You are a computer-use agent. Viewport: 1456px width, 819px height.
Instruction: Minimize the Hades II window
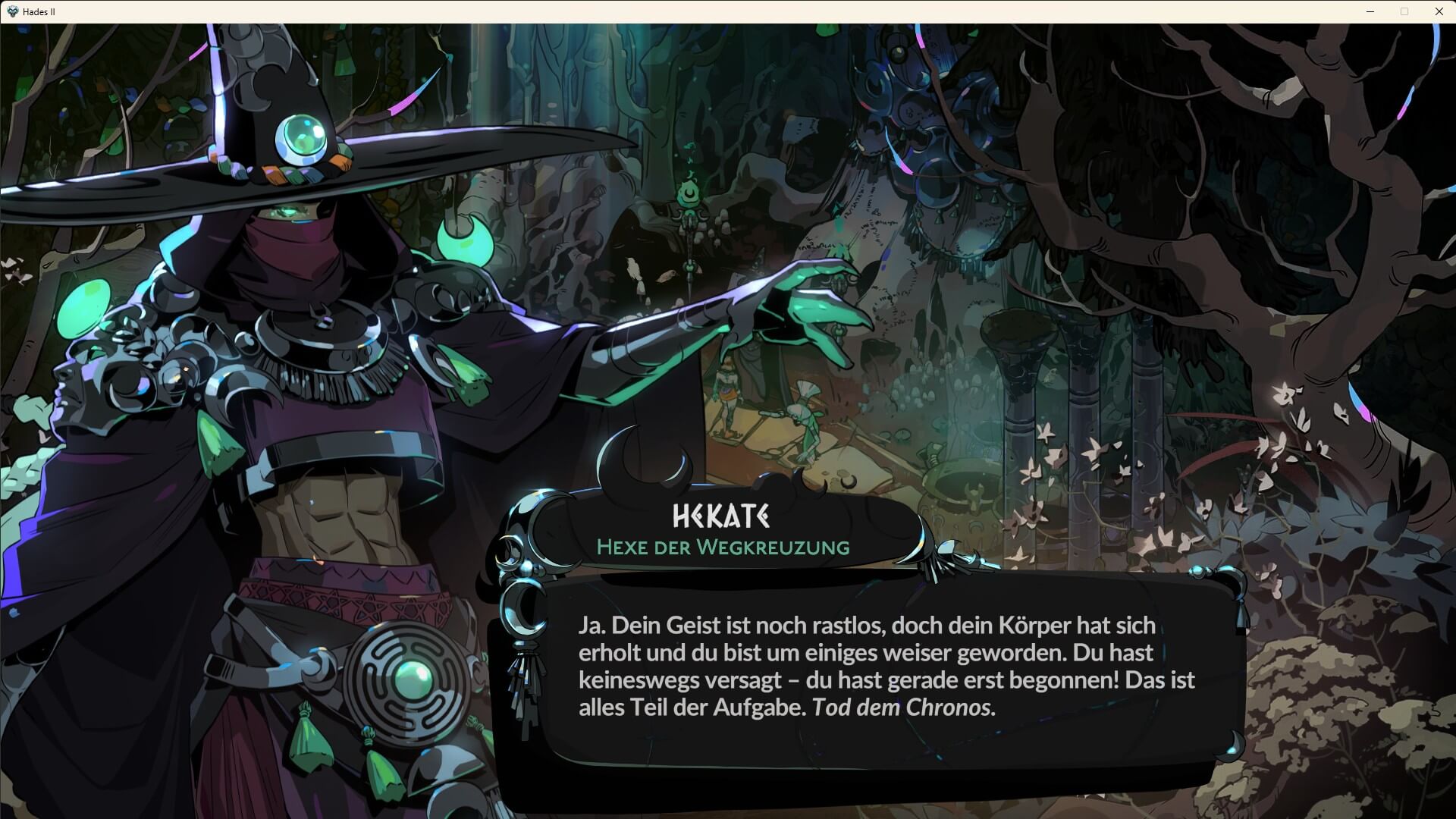1370,11
